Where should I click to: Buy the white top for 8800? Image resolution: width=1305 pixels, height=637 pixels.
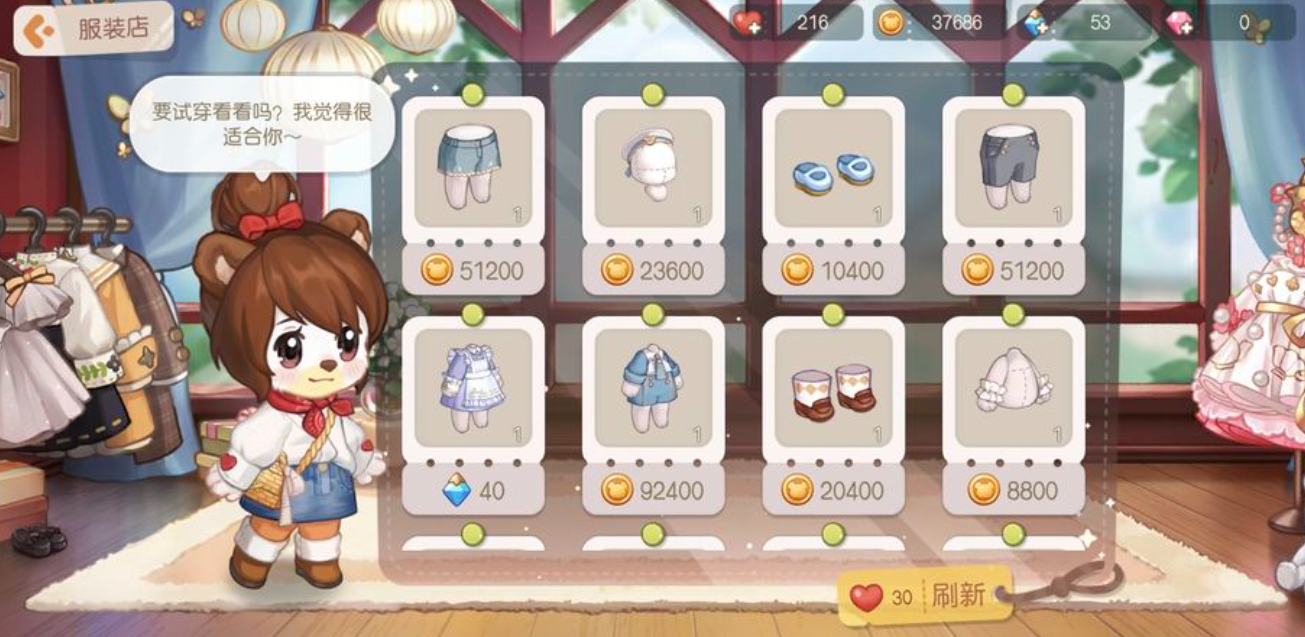pyautogui.click(x=1013, y=490)
